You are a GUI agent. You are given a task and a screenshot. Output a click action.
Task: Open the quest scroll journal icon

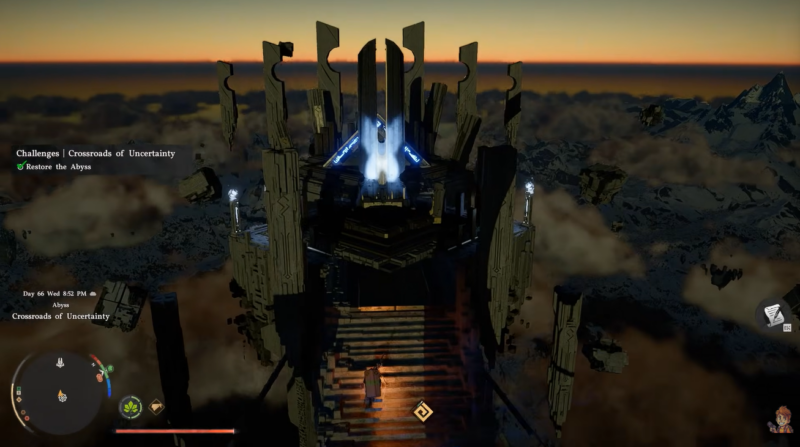pyautogui.click(x=771, y=315)
